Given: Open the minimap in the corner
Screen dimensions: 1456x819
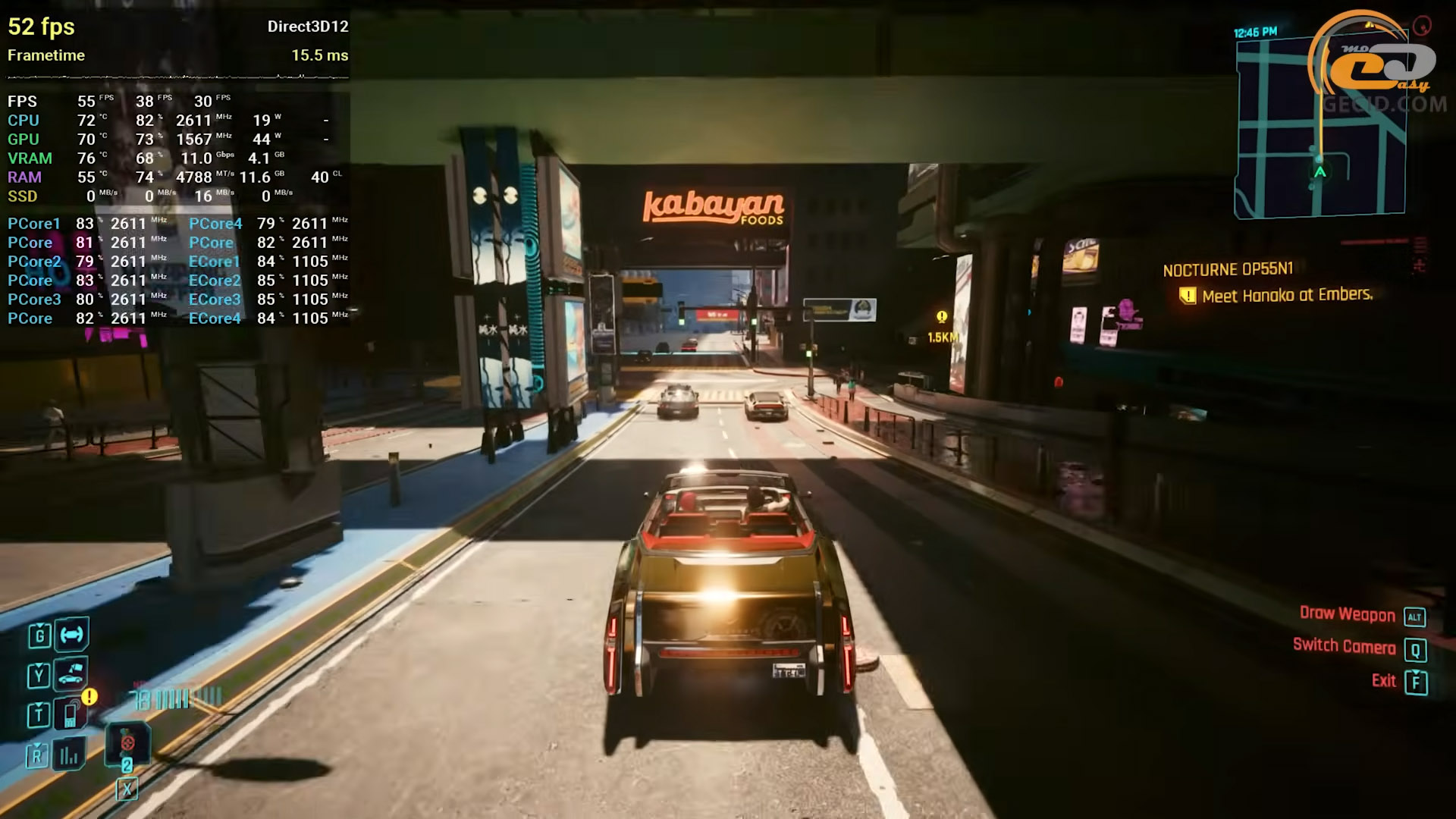Looking at the screenshot, I should [1319, 127].
